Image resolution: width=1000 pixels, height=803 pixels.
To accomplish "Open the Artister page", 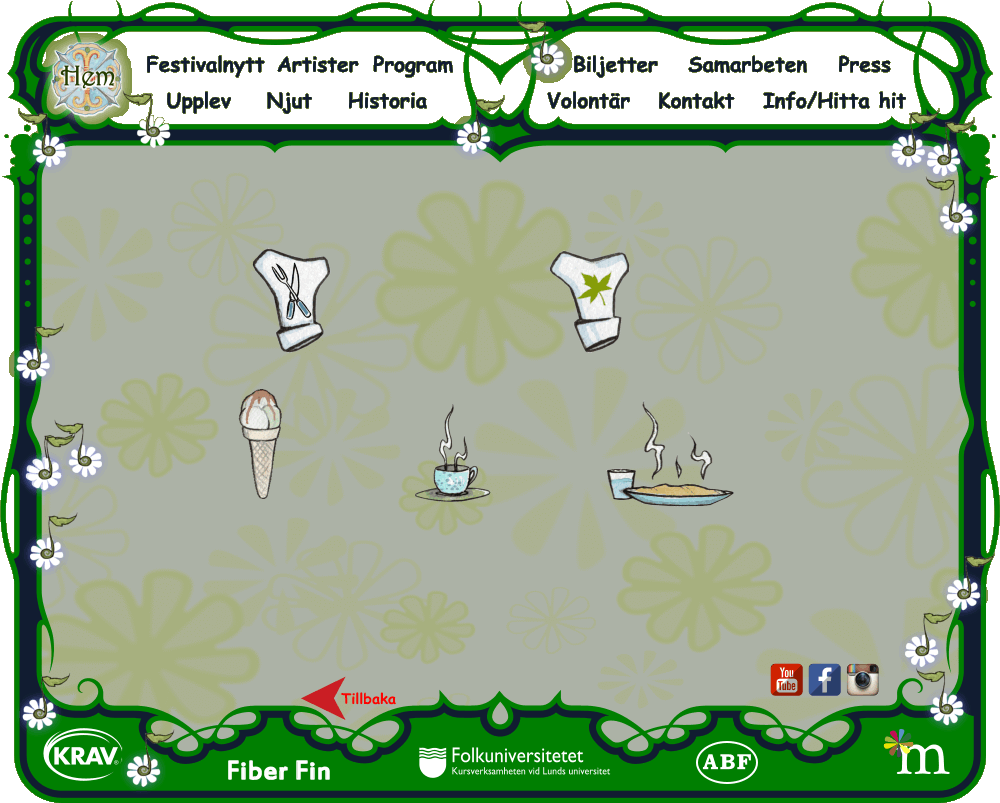I will tap(317, 66).
